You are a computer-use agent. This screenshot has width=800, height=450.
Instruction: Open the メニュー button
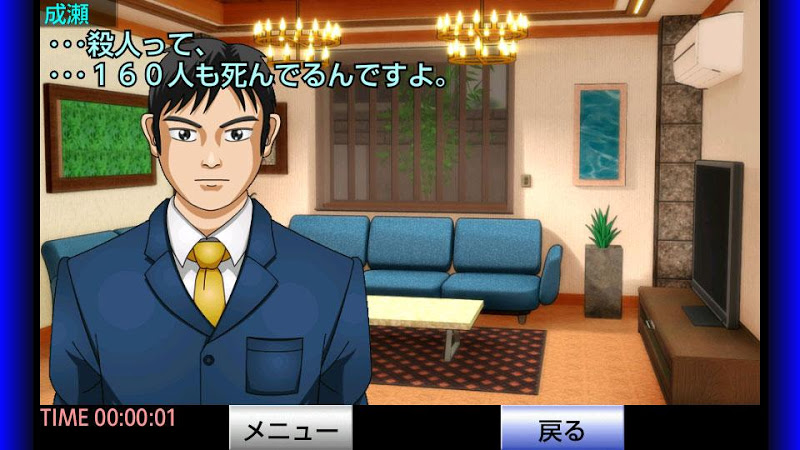(291, 429)
